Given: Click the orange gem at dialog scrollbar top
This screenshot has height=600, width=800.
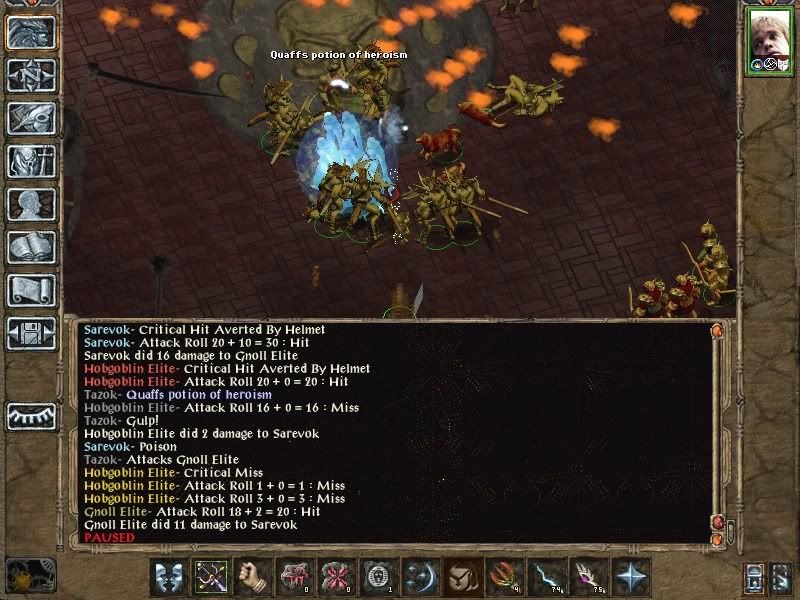Looking at the screenshot, I should coord(716,329).
